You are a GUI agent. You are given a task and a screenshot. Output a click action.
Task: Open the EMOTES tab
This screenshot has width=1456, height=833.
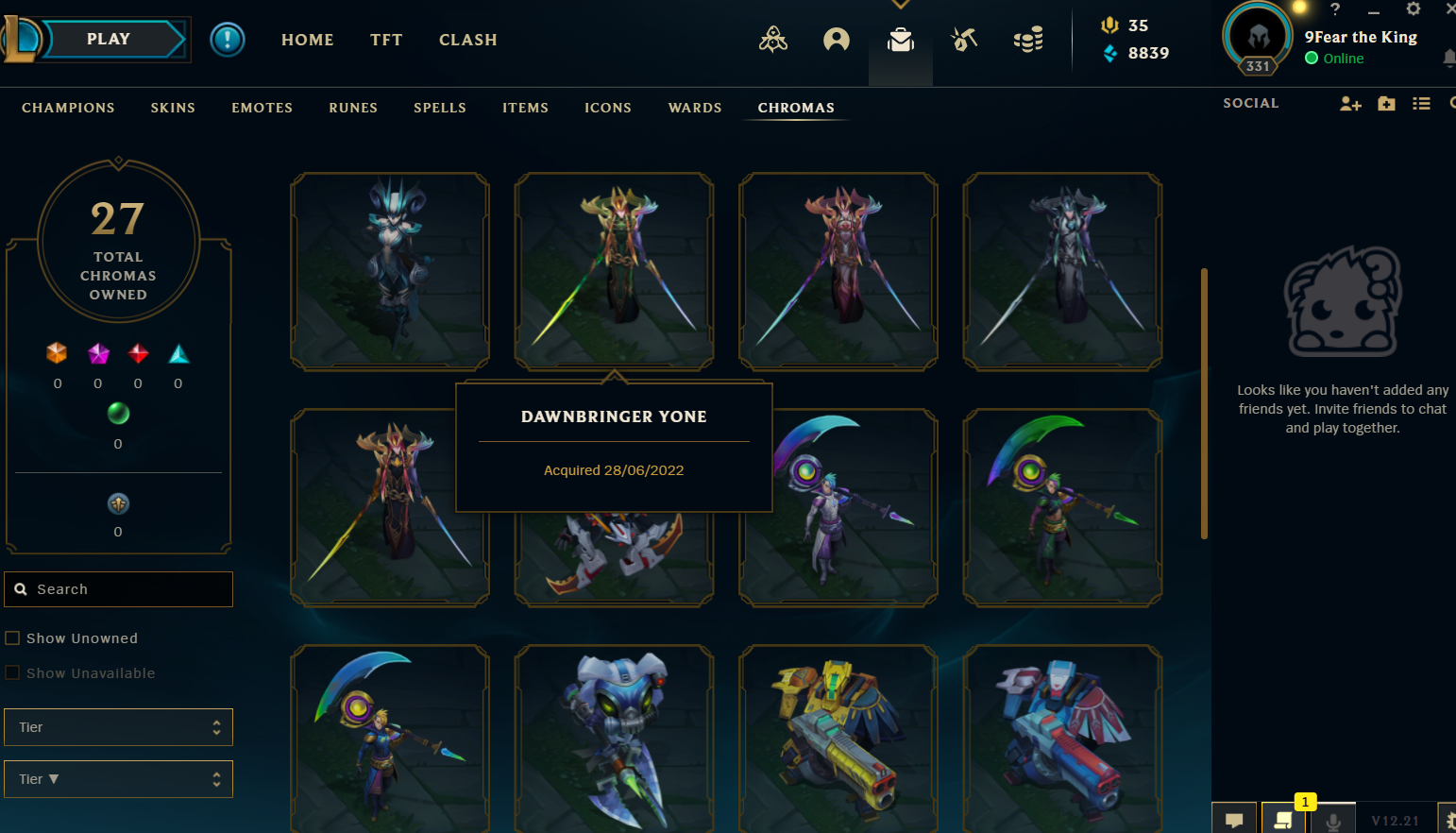tap(262, 108)
